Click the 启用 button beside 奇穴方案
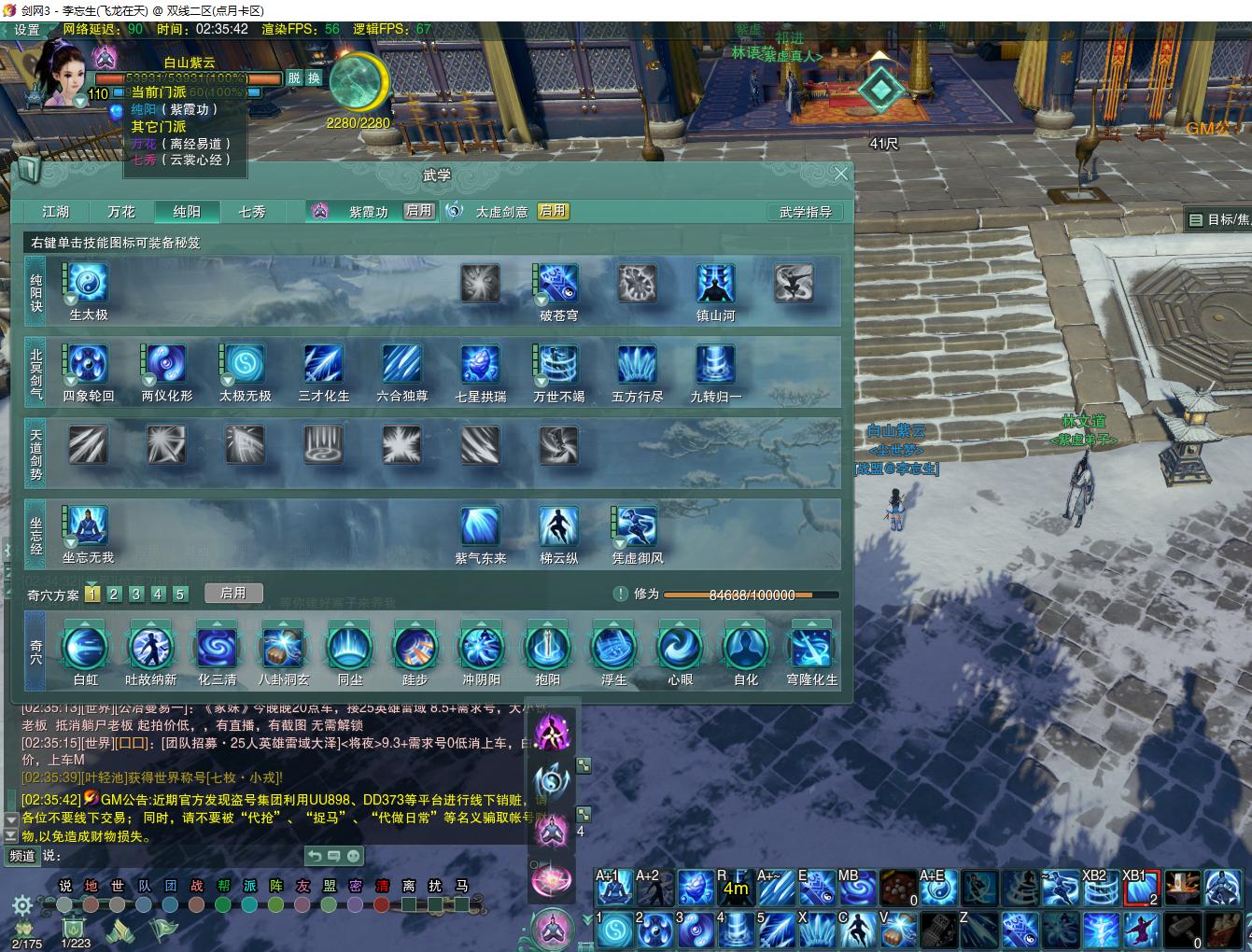 click(233, 593)
